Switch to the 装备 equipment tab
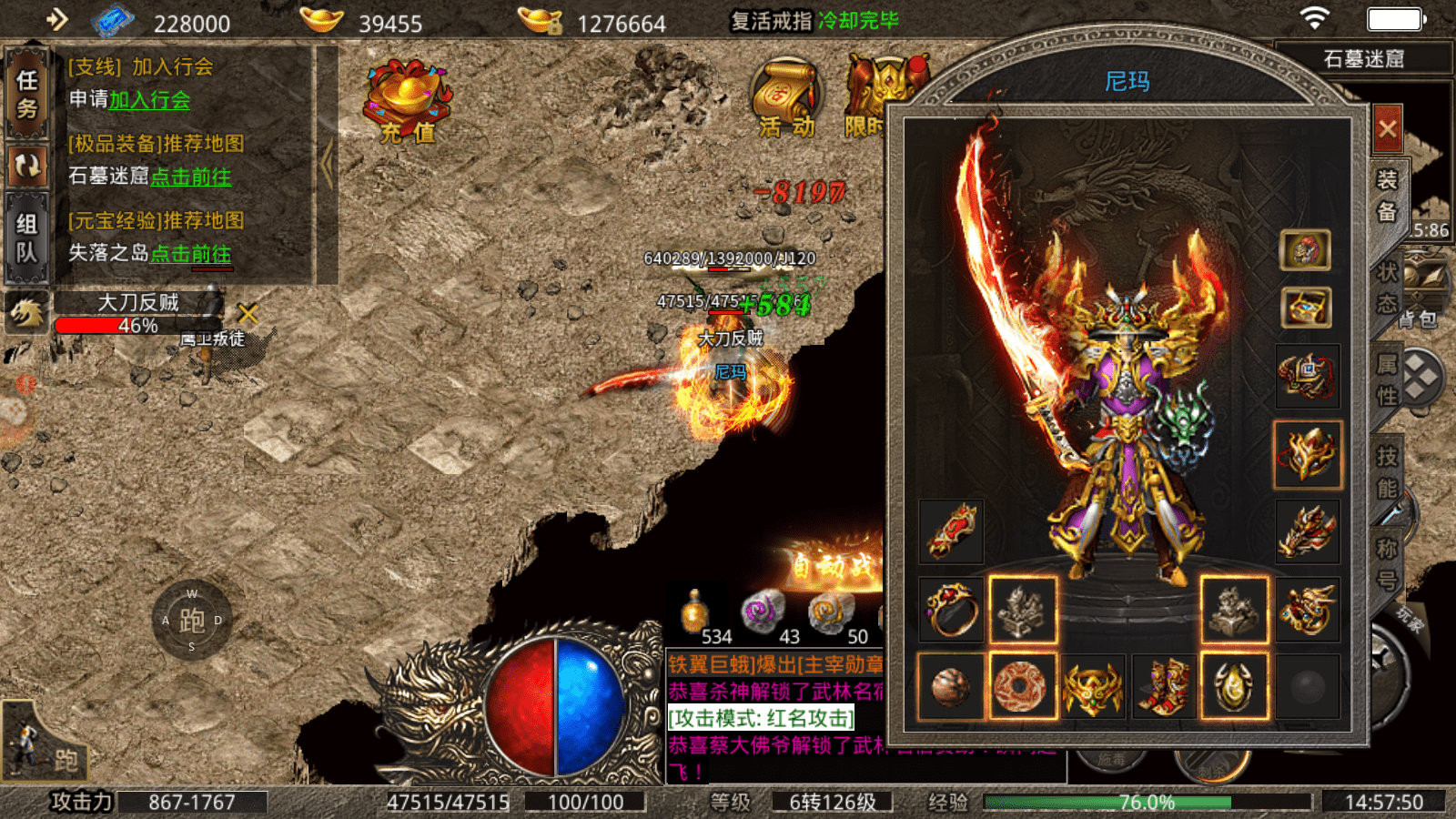This screenshot has width=1456, height=819. click(x=1386, y=195)
